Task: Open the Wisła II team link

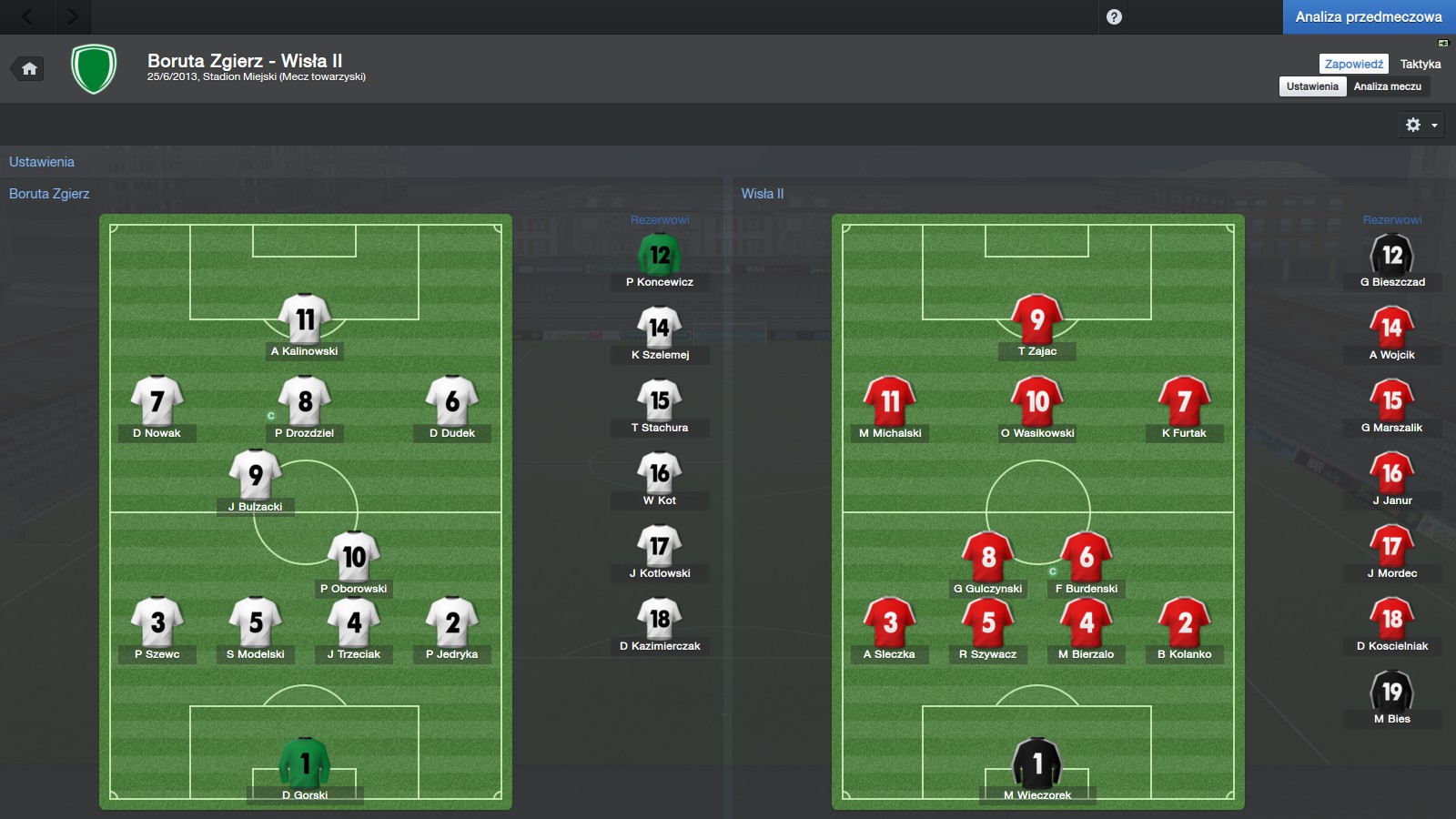Action: [762, 194]
